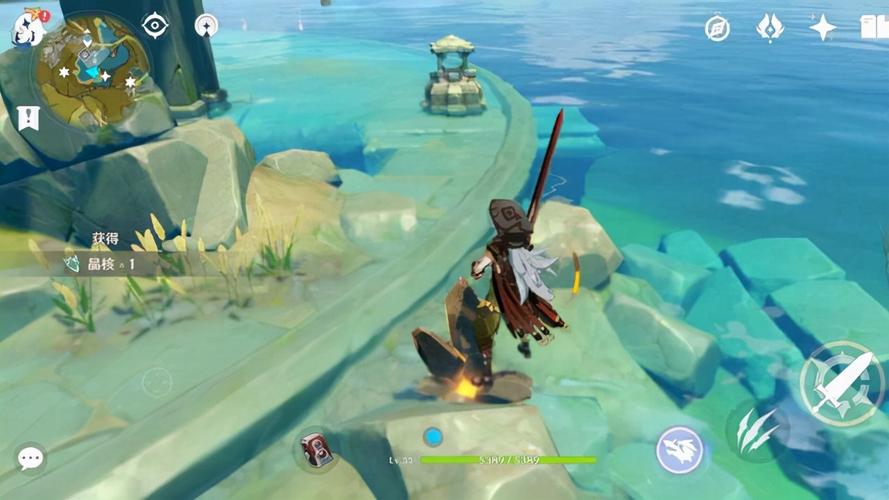Tap the round star marker icon beside the eye
The image size is (889, 500).
(206, 27)
